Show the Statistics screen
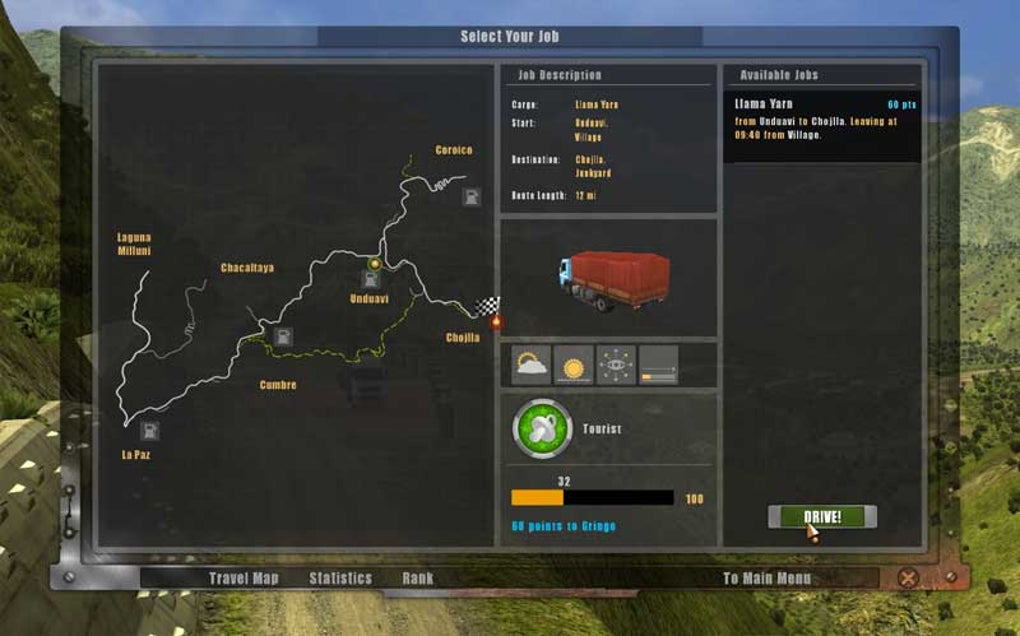This screenshot has width=1020, height=636. tap(340, 578)
